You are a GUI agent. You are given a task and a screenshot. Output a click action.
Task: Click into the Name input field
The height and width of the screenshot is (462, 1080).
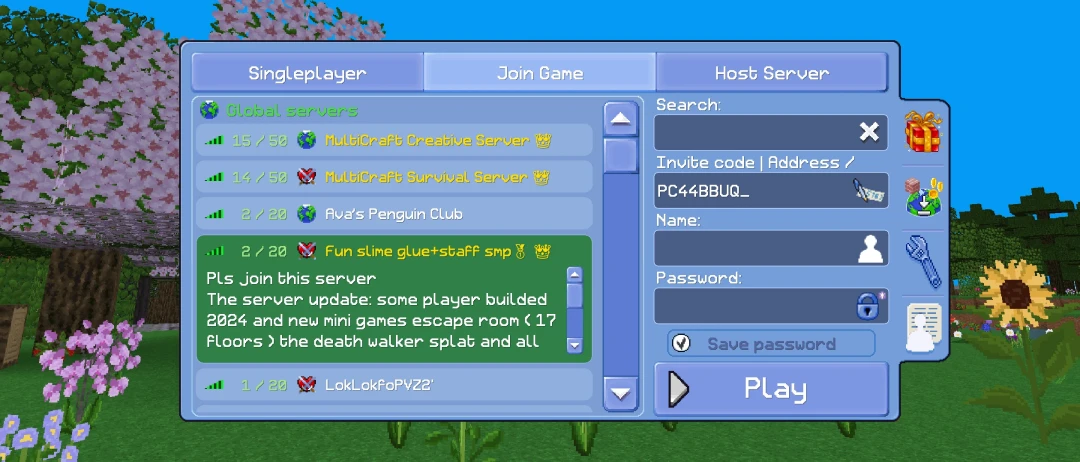pyautogui.click(x=752, y=248)
